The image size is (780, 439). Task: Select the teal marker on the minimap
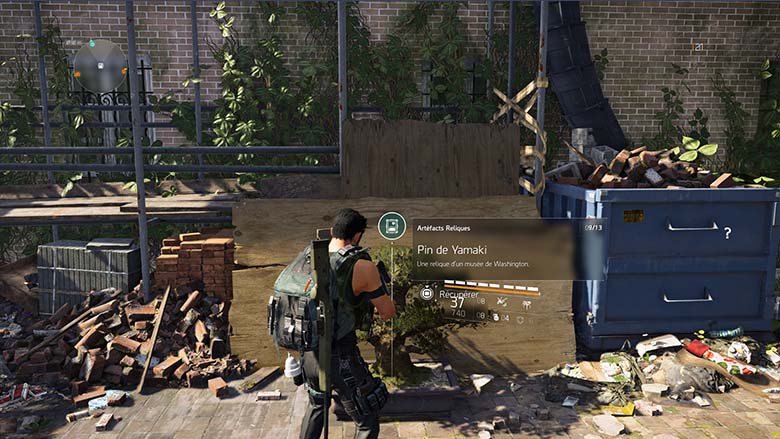tap(90, 44)
